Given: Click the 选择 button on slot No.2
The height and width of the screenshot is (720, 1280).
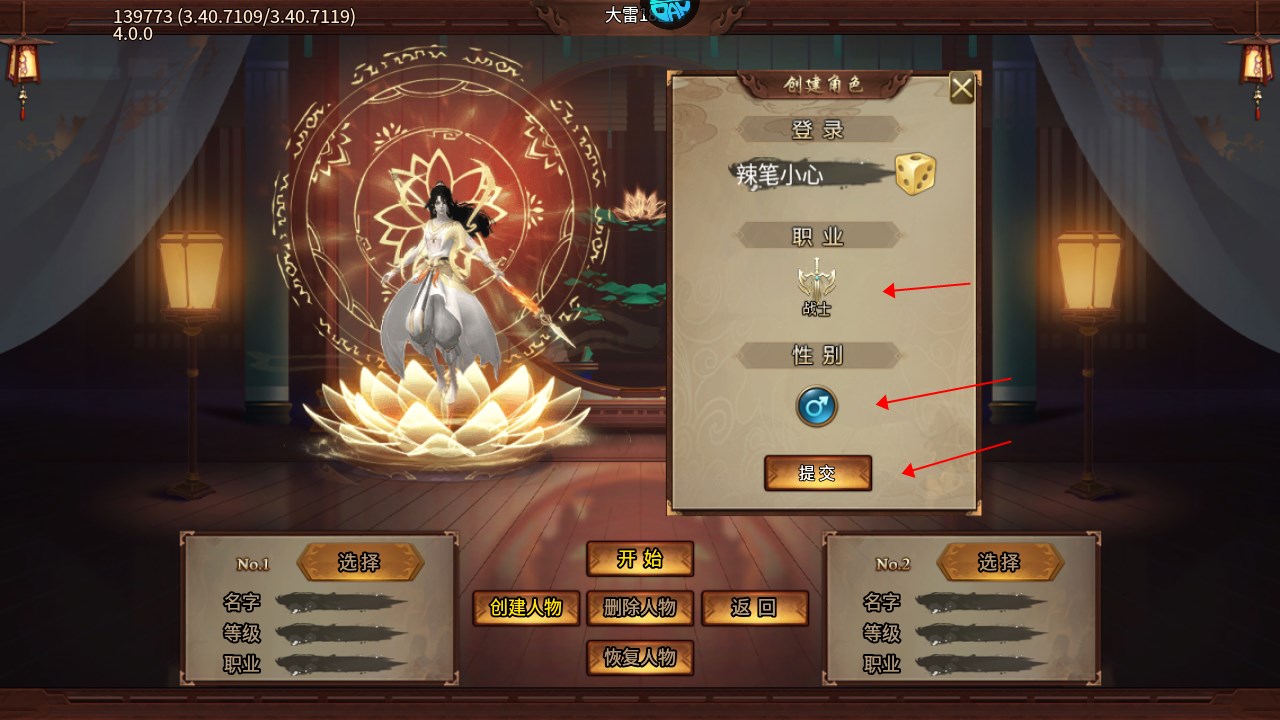Looking at the screenshot, I should [x=1001, y=562].
